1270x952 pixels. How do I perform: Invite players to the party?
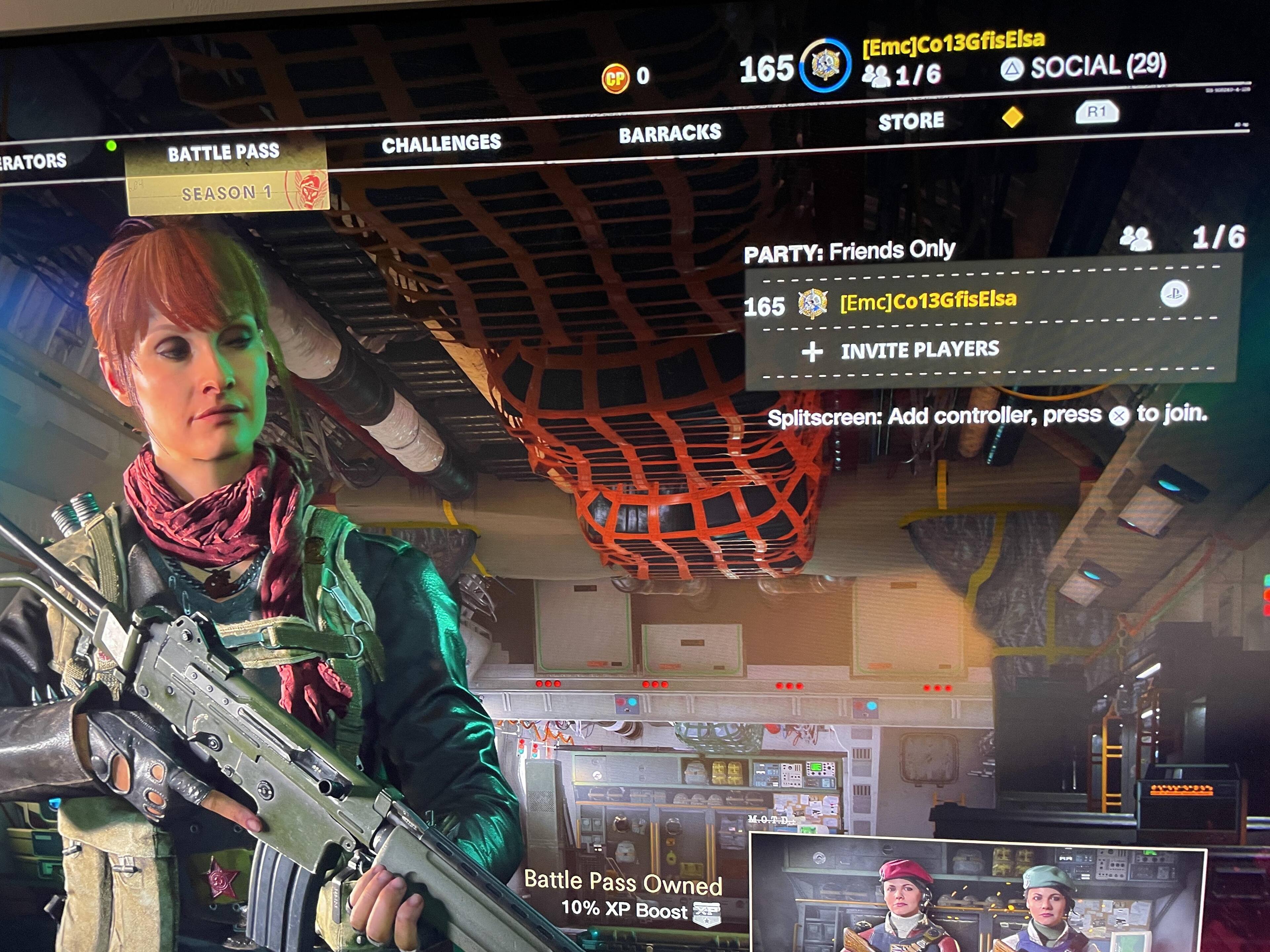[x=919, y=349]
